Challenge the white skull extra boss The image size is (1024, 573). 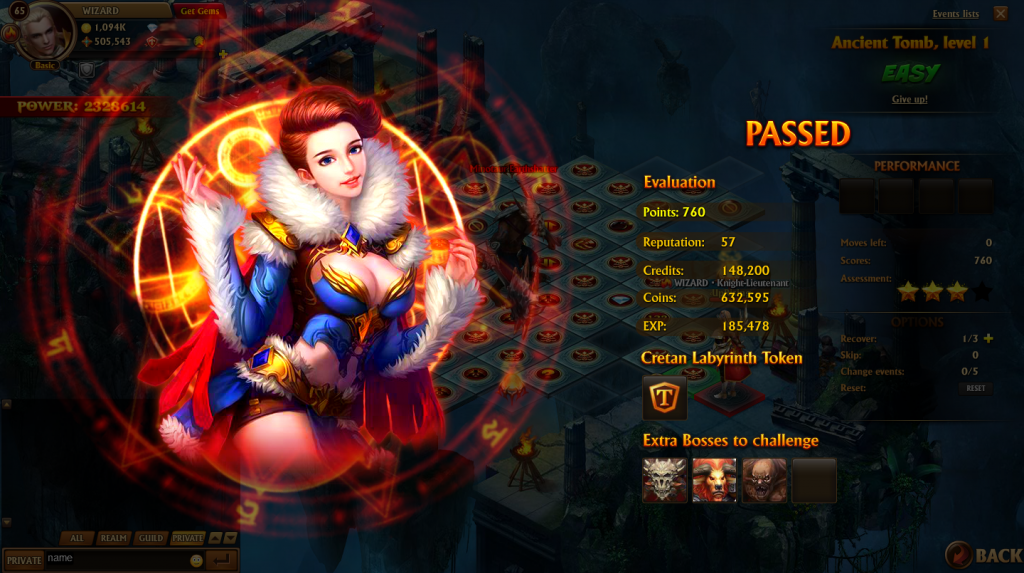664,480
